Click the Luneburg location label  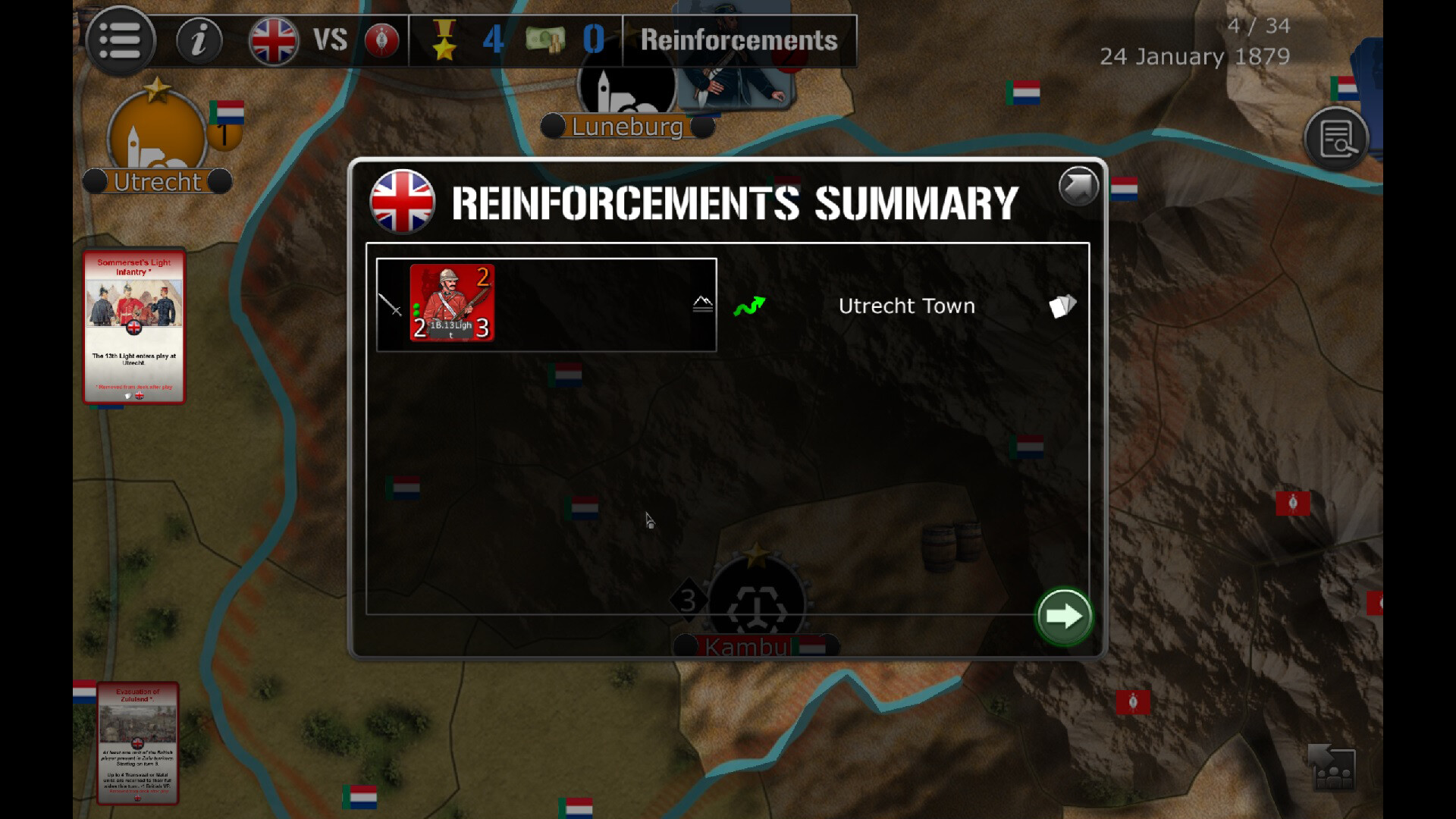coord(627,127)
